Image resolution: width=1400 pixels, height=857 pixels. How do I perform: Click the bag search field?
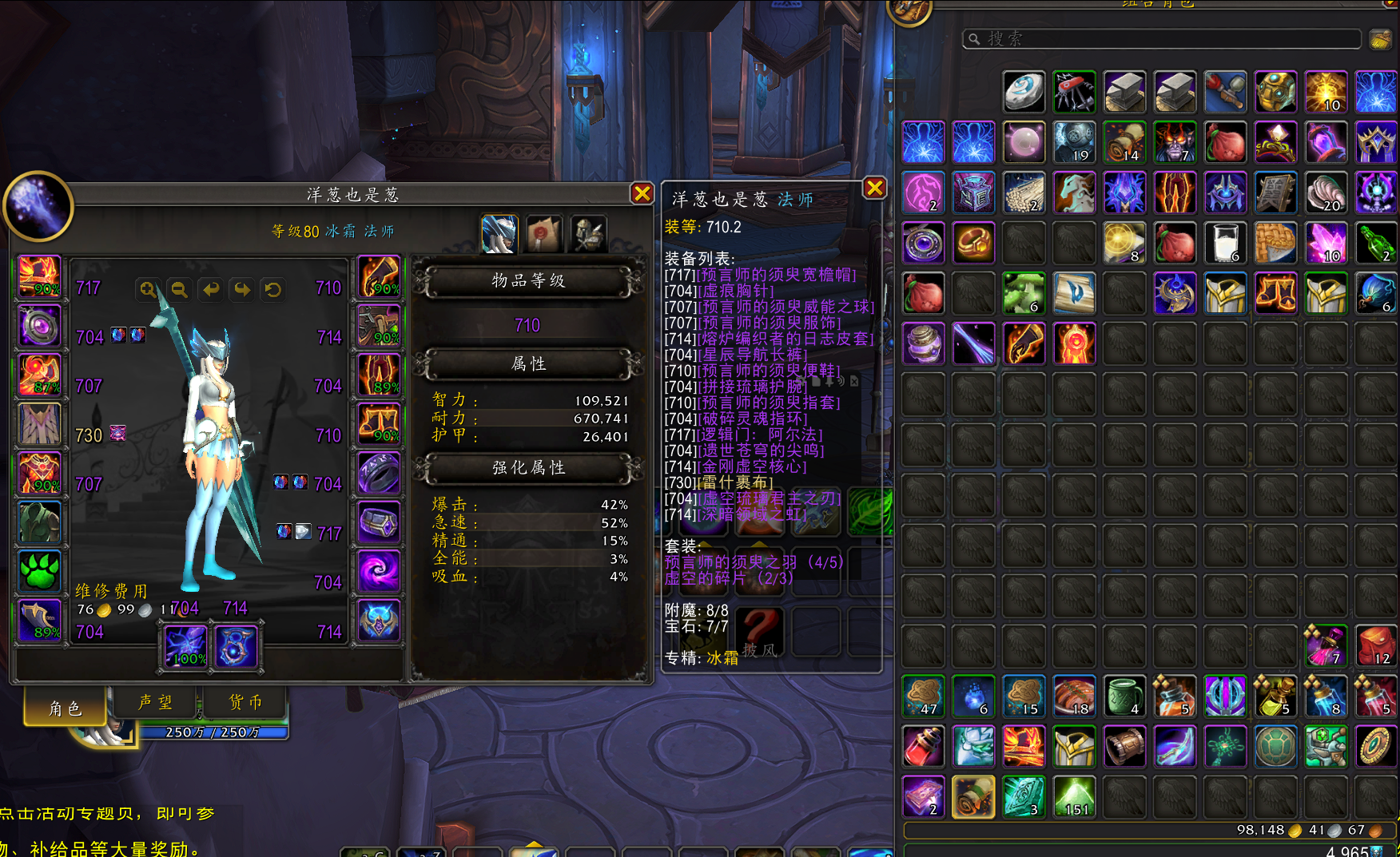click(x=1163, y=38)
